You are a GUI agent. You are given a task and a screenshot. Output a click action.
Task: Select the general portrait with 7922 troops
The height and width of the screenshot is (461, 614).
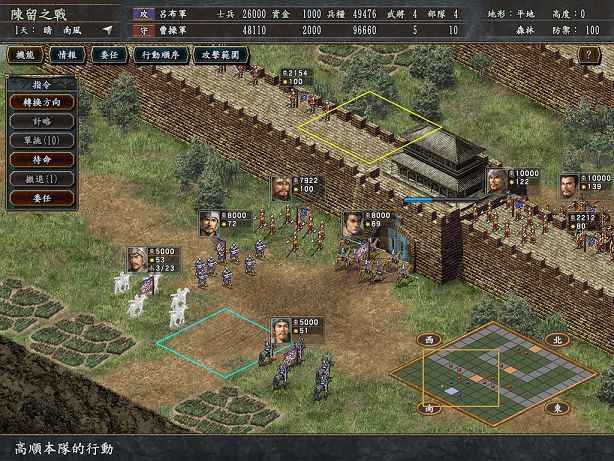click(x=281, y=188)
